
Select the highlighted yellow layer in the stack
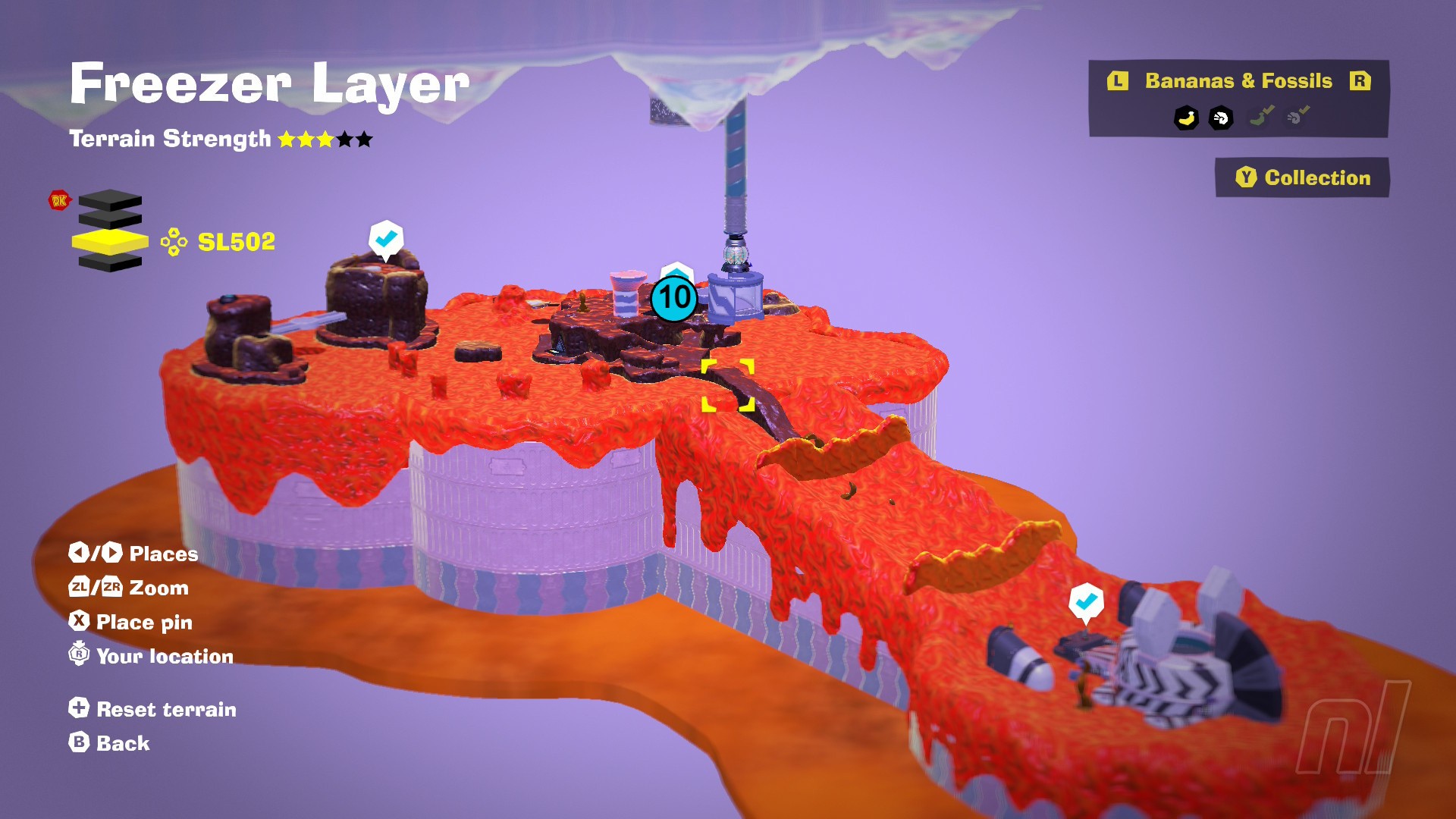point(110,242)
